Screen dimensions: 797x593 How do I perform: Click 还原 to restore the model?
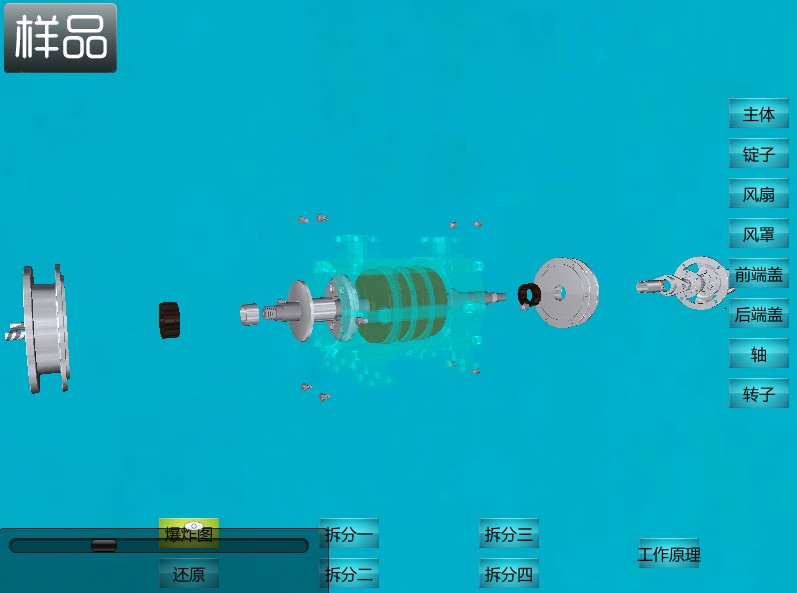click(x=189, y=574)
